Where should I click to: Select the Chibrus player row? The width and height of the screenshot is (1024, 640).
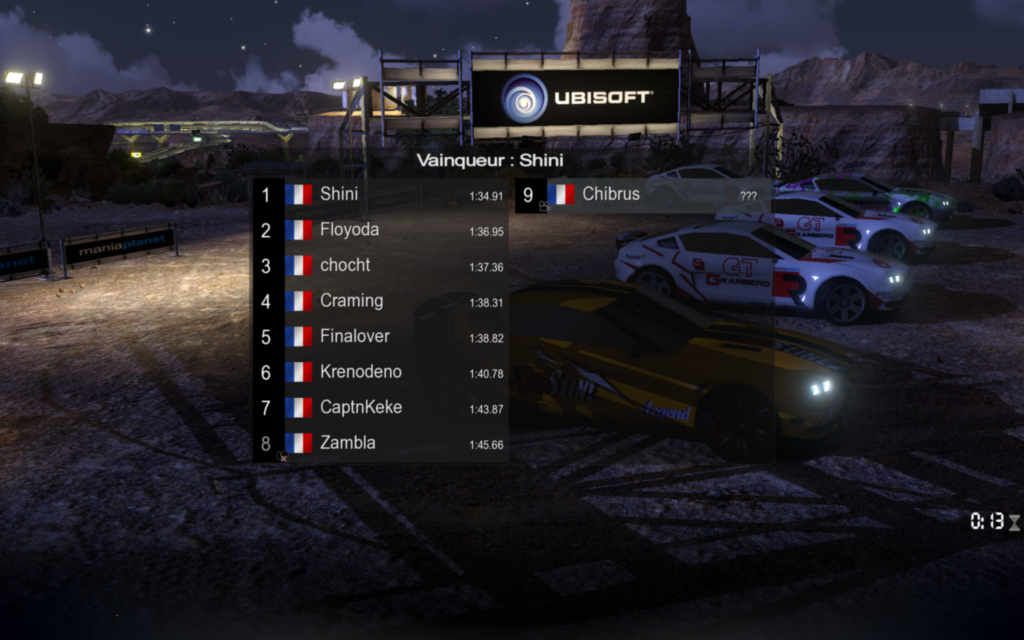point(640,194)
